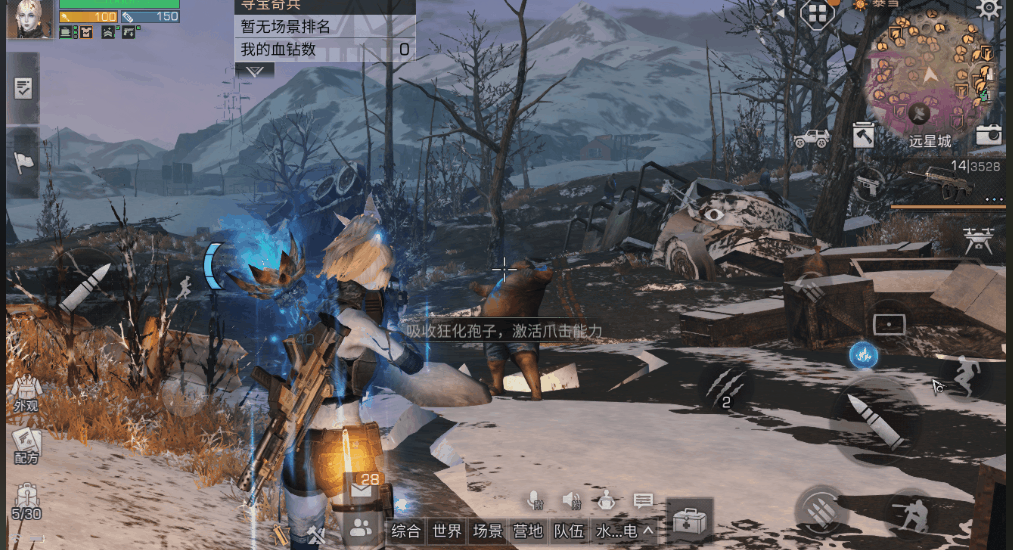1013x550 pixels.
Task: Open the hammer build menu
Action: [863, 135]
